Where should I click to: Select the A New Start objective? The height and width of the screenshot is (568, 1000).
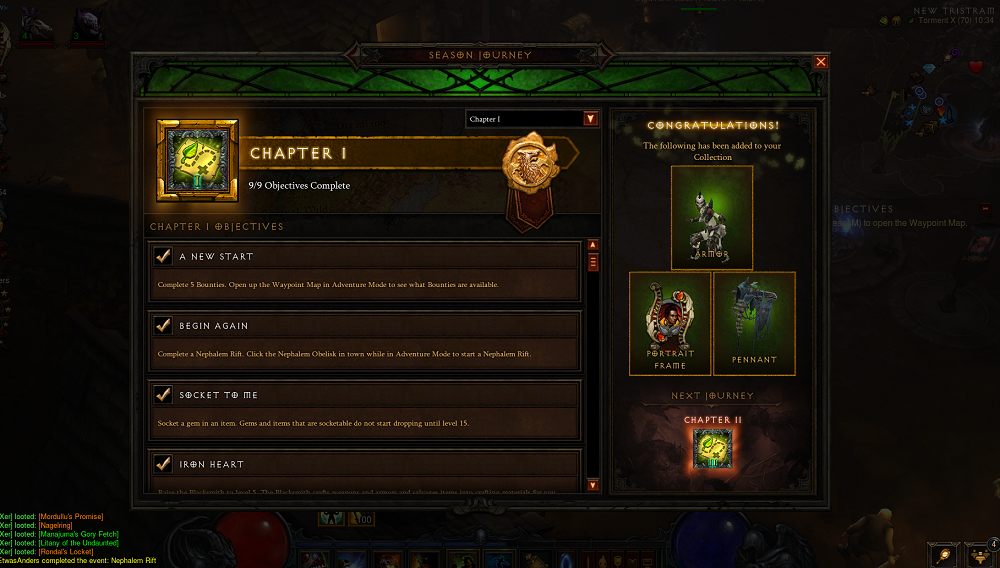pyautogui.click(x=364, y=271)
